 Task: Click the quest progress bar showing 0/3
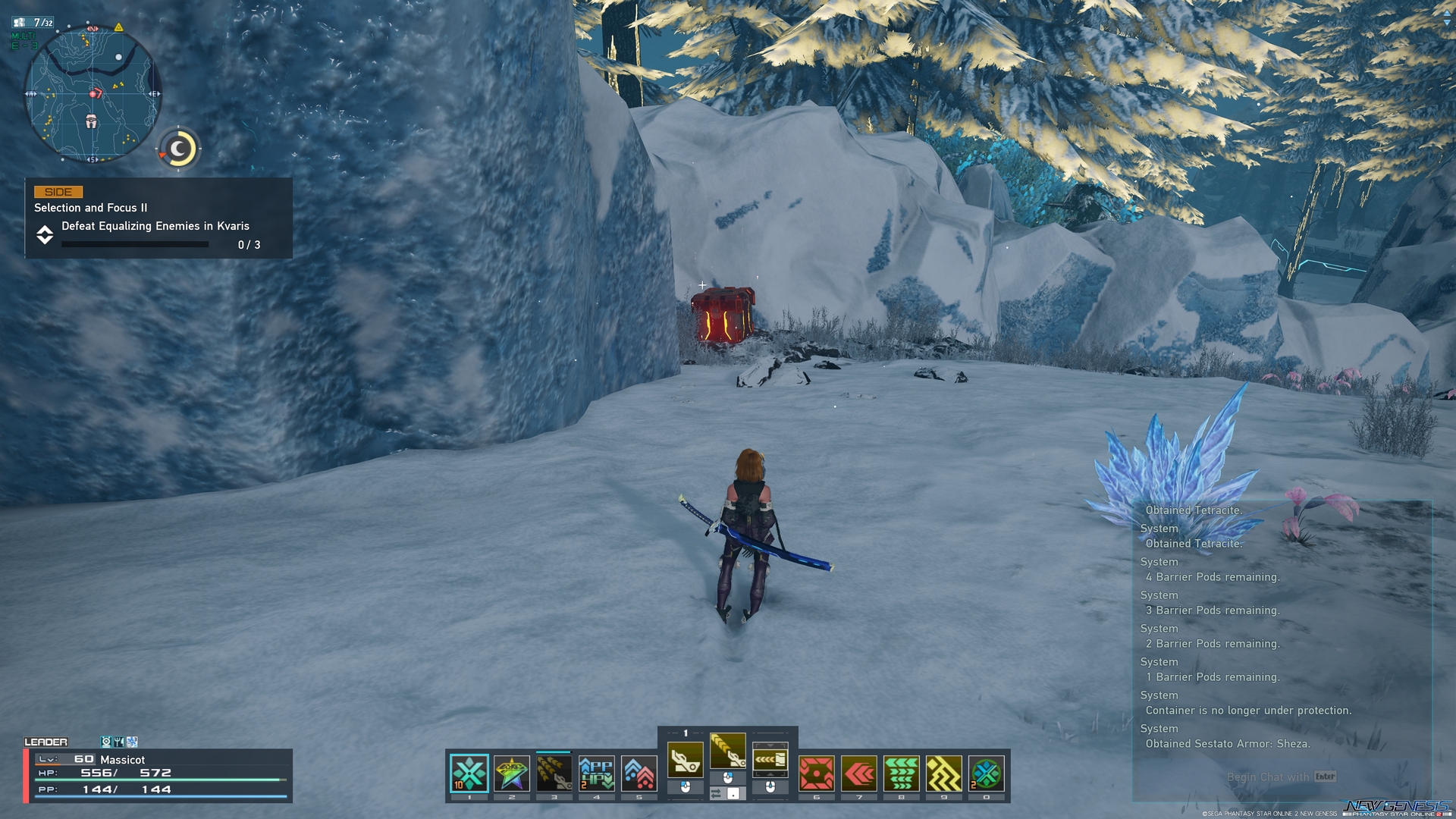point(133,244)
